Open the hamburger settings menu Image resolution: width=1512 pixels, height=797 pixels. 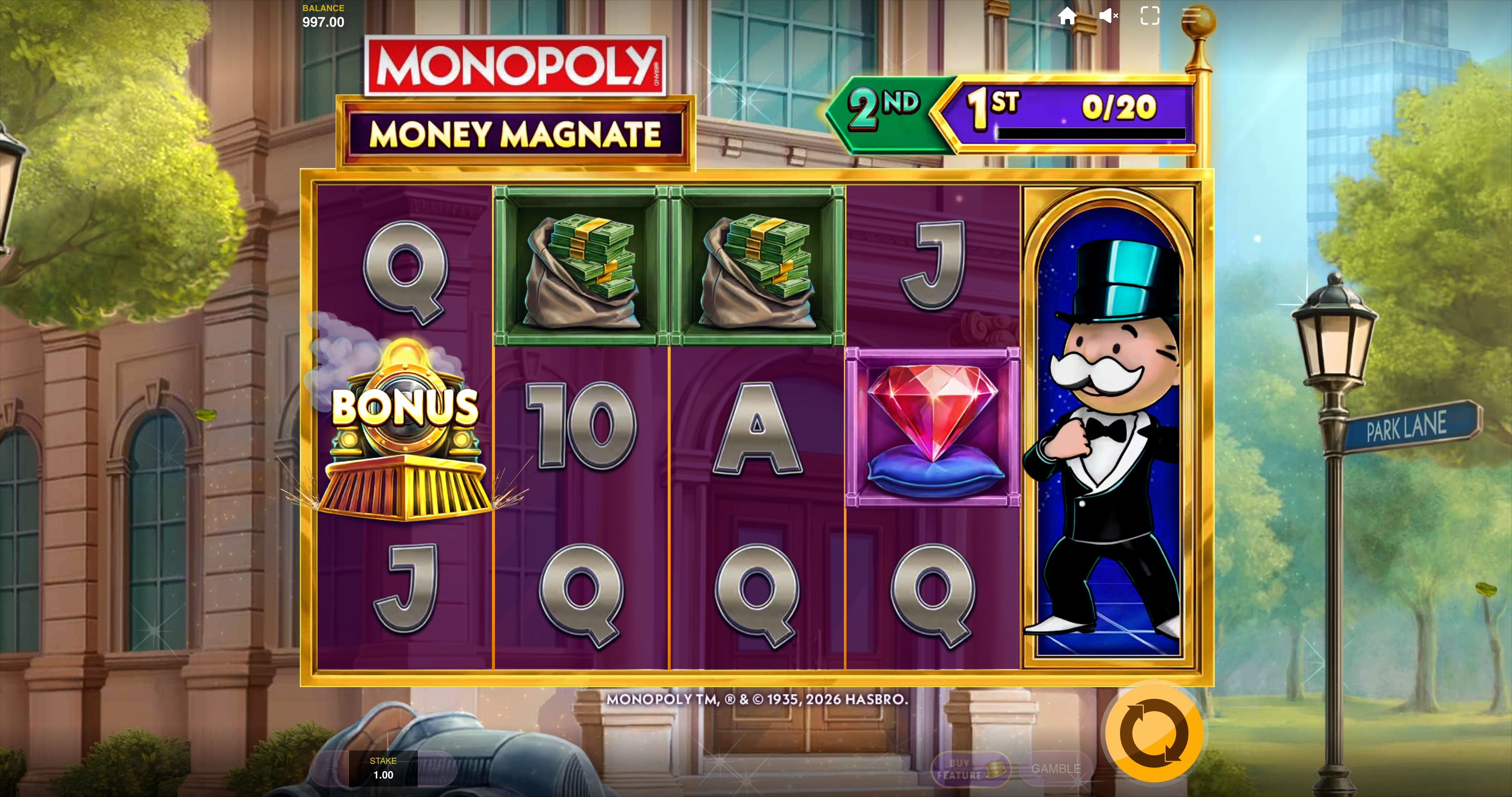click(x=1192, y=16)
